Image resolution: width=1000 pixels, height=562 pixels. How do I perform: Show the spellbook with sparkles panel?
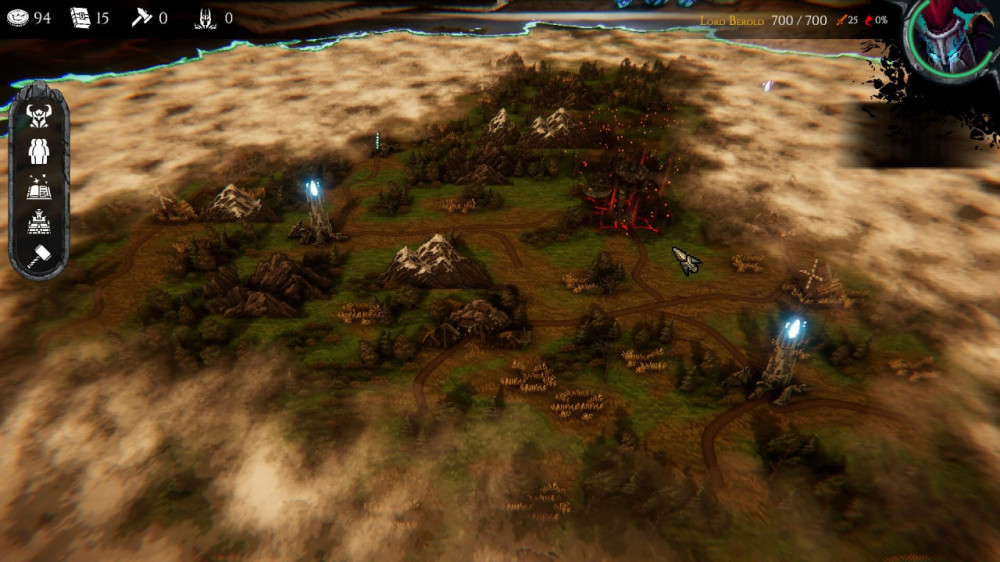coord(39,187)
